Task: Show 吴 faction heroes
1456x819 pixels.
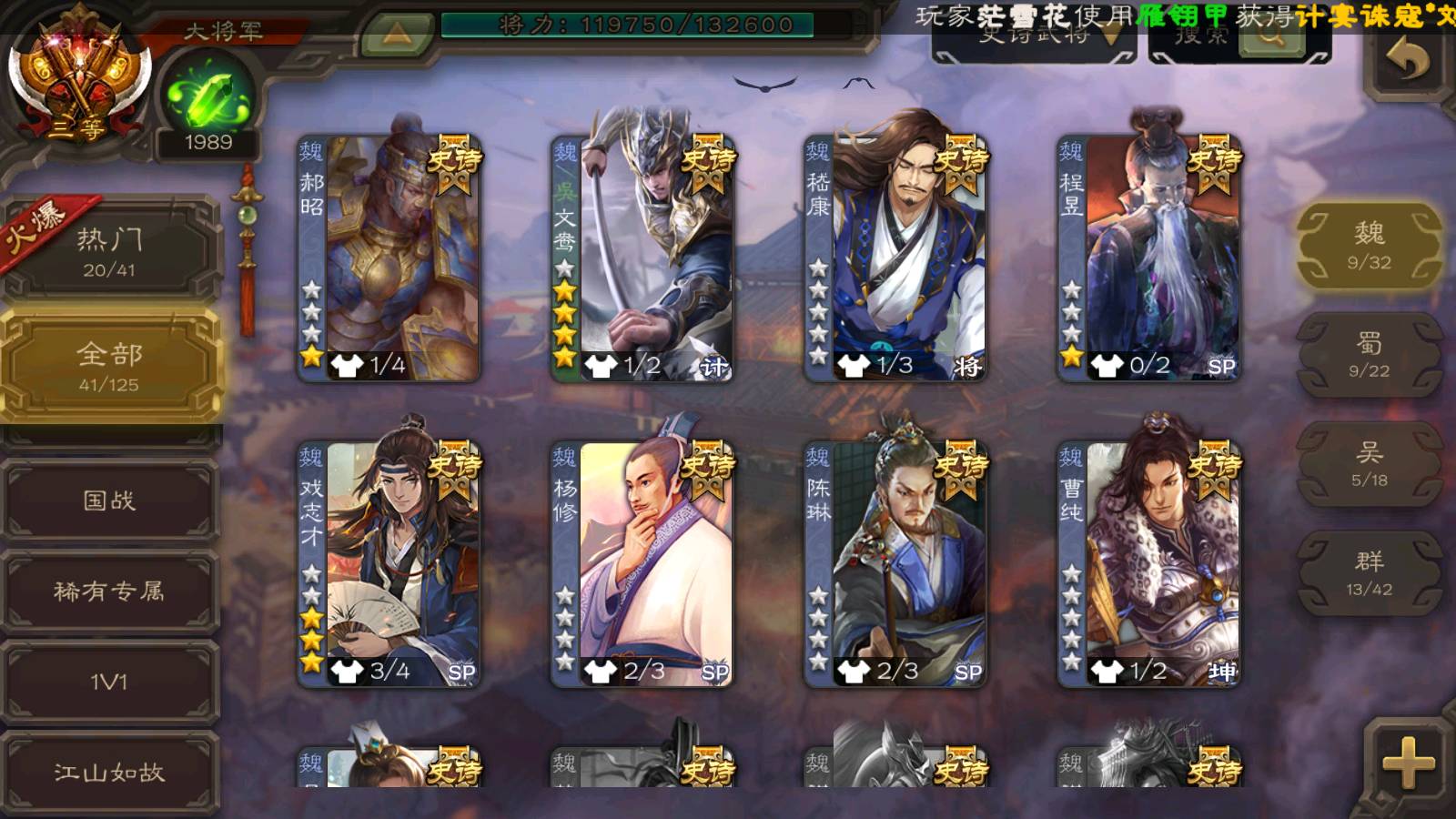Action: [1369, 464]
